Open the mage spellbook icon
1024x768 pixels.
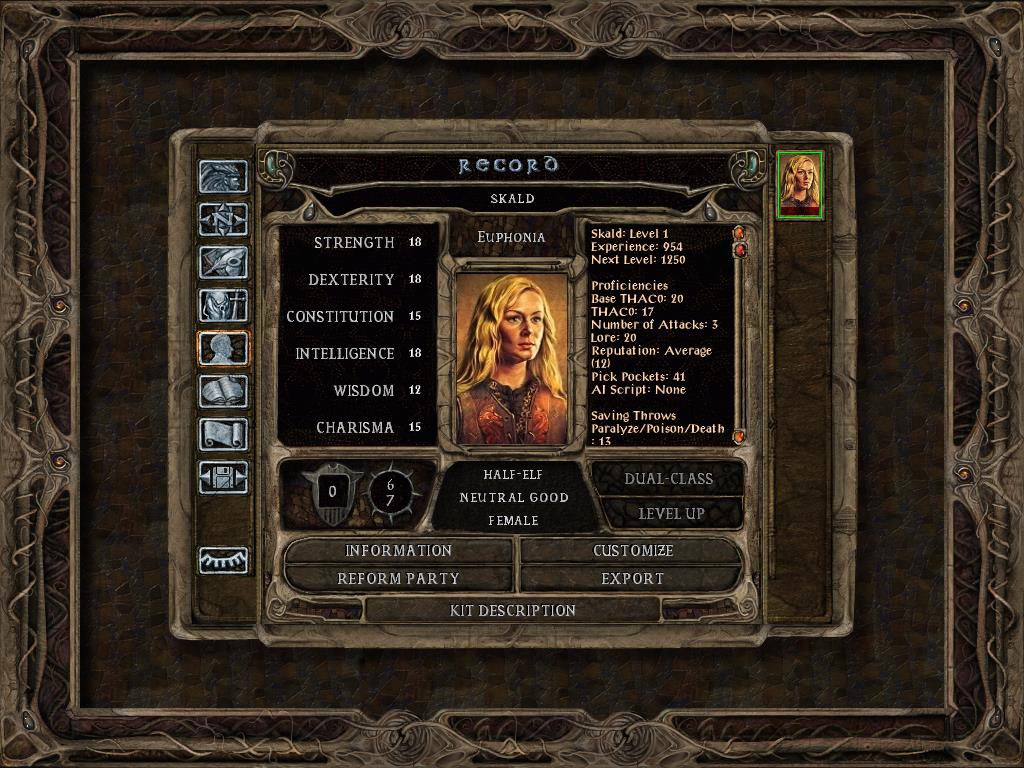(223, 391)
